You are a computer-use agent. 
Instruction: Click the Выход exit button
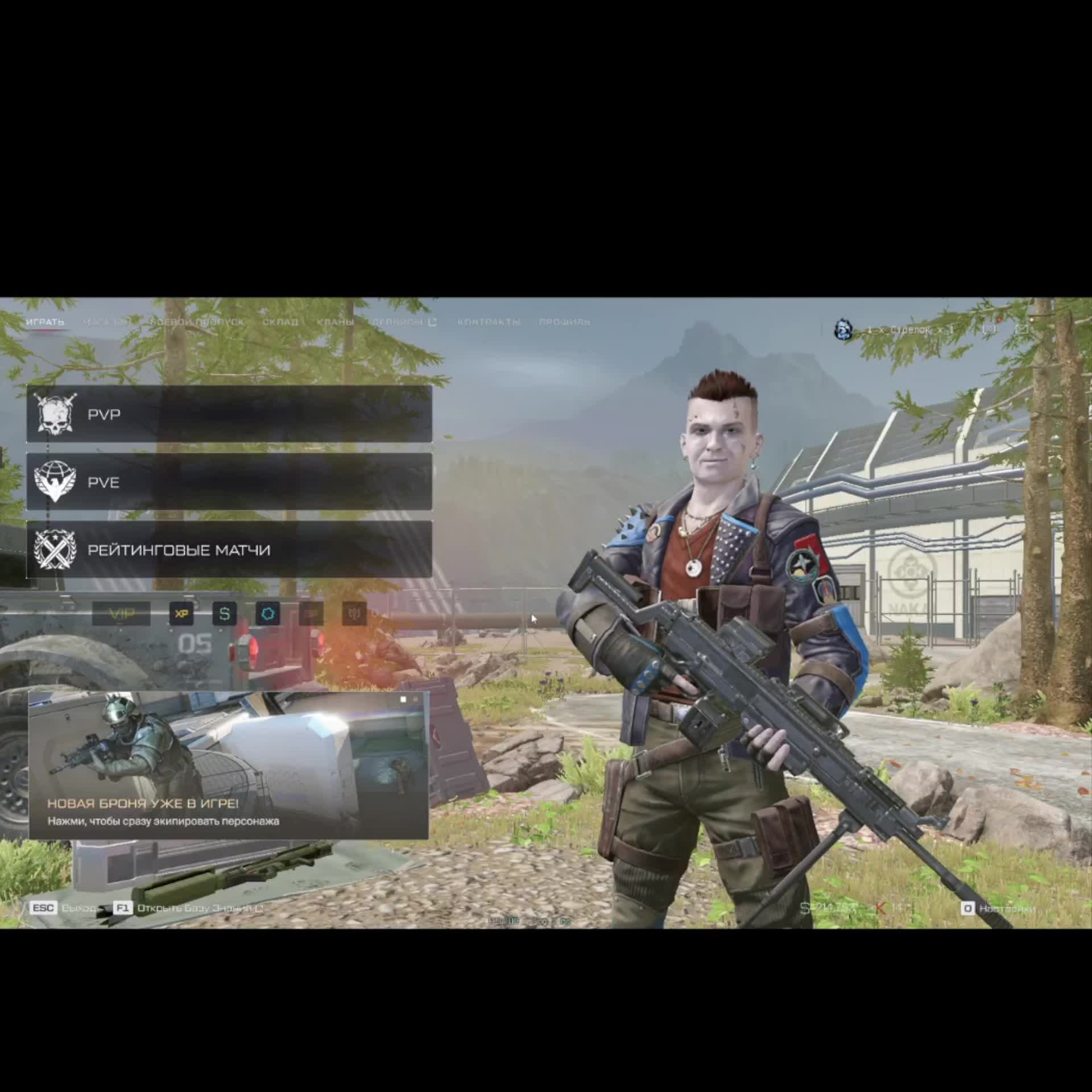[x=63, y=908]
